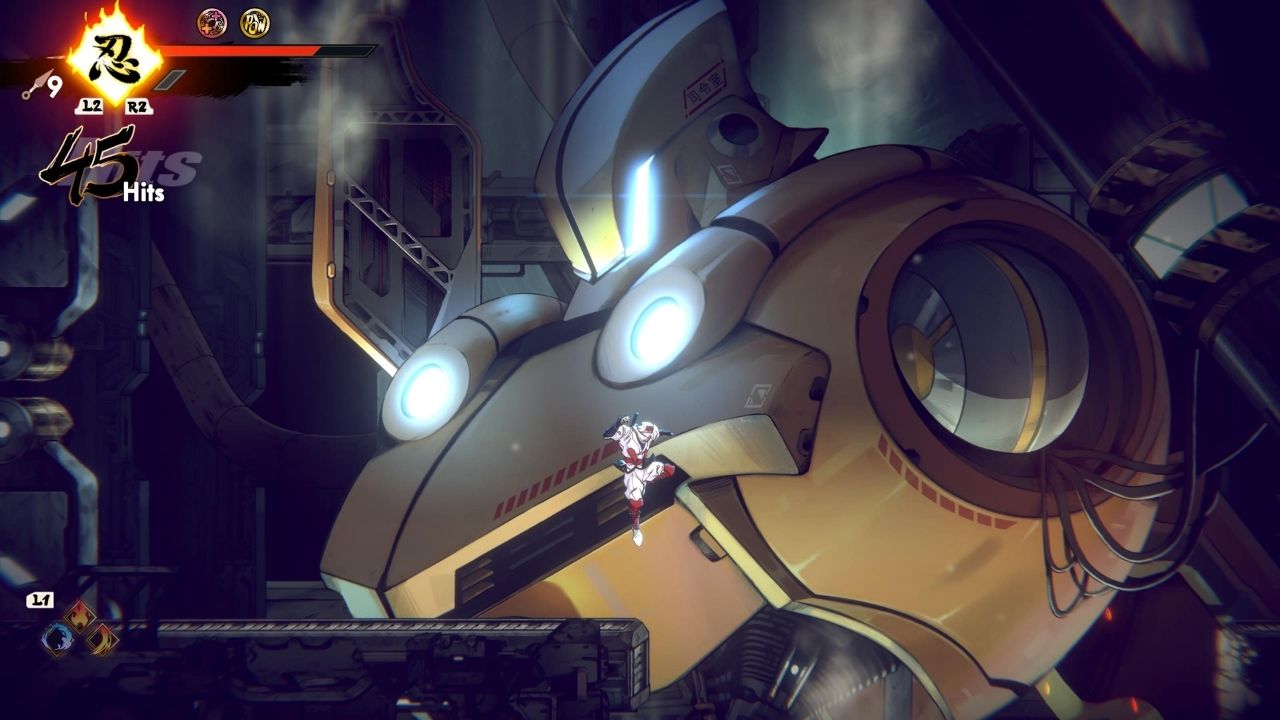Activate the fire ninpo diamond icon
1280x720 pixels.
(78, 617)
